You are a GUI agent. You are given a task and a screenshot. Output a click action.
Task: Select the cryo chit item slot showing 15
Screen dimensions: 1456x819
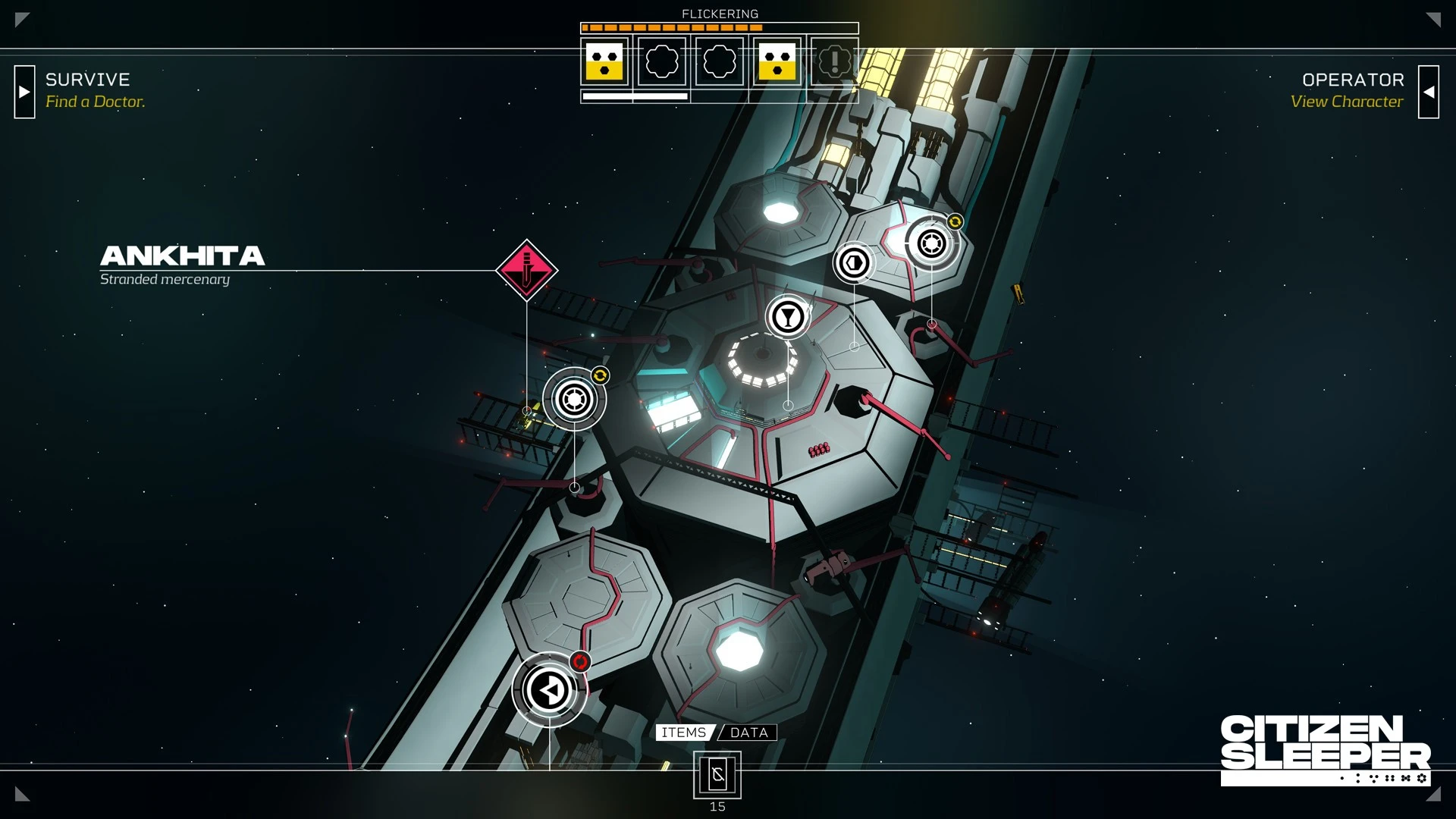click(x=717, y=775)
